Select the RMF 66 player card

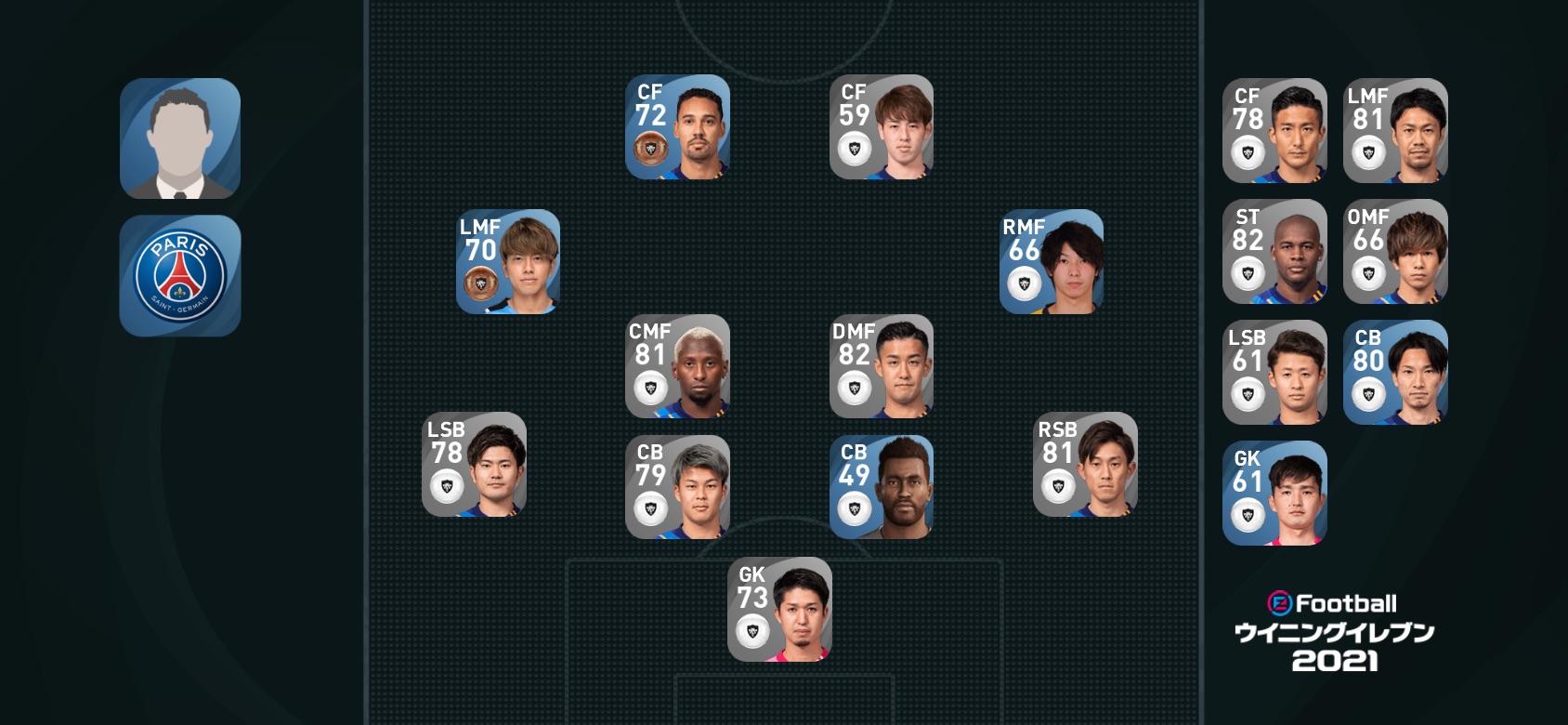(x=1051, y=261)
